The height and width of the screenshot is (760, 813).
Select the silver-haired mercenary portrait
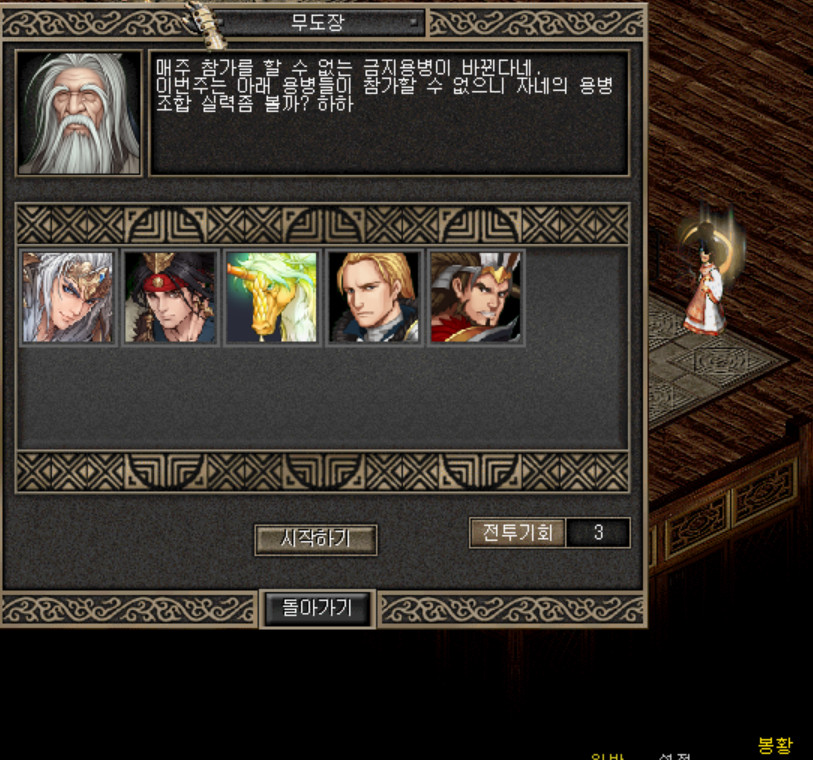coord(68,297)
